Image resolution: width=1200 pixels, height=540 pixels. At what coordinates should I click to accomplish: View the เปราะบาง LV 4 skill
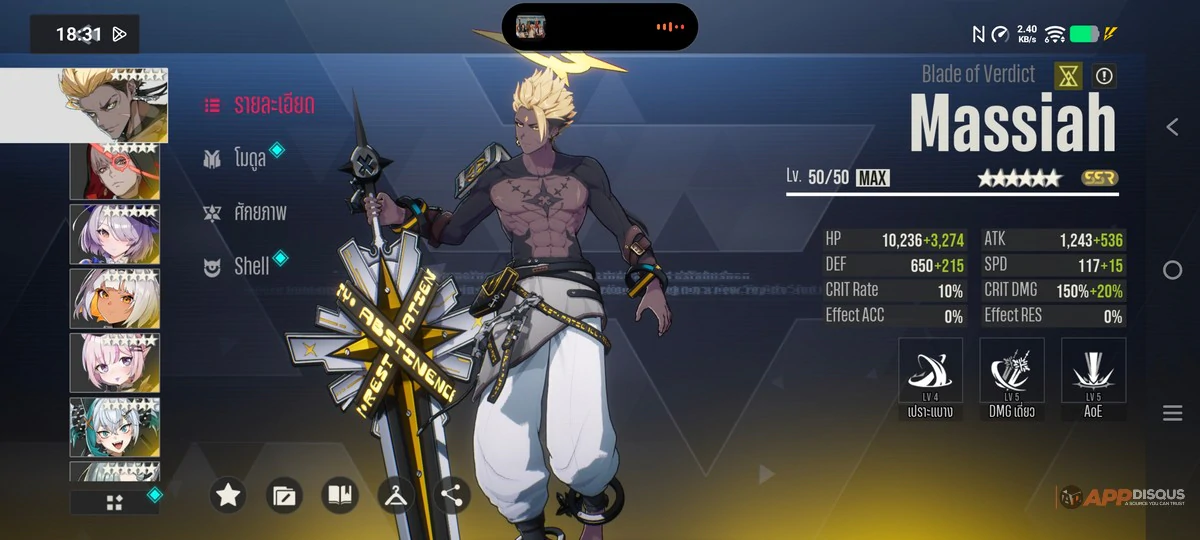[x=931, y=378]
